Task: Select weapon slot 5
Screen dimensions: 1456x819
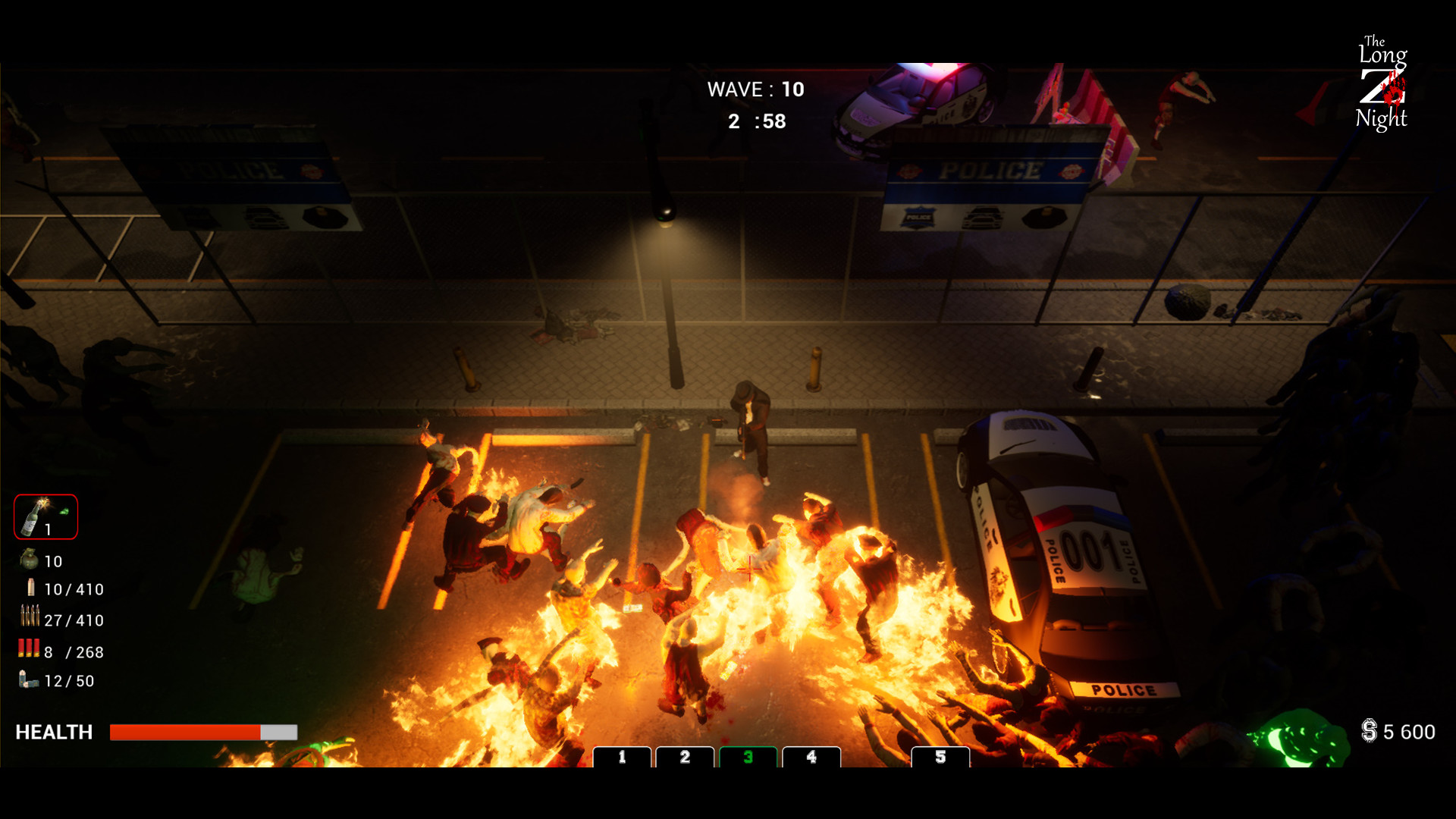Action: [940, 757]
